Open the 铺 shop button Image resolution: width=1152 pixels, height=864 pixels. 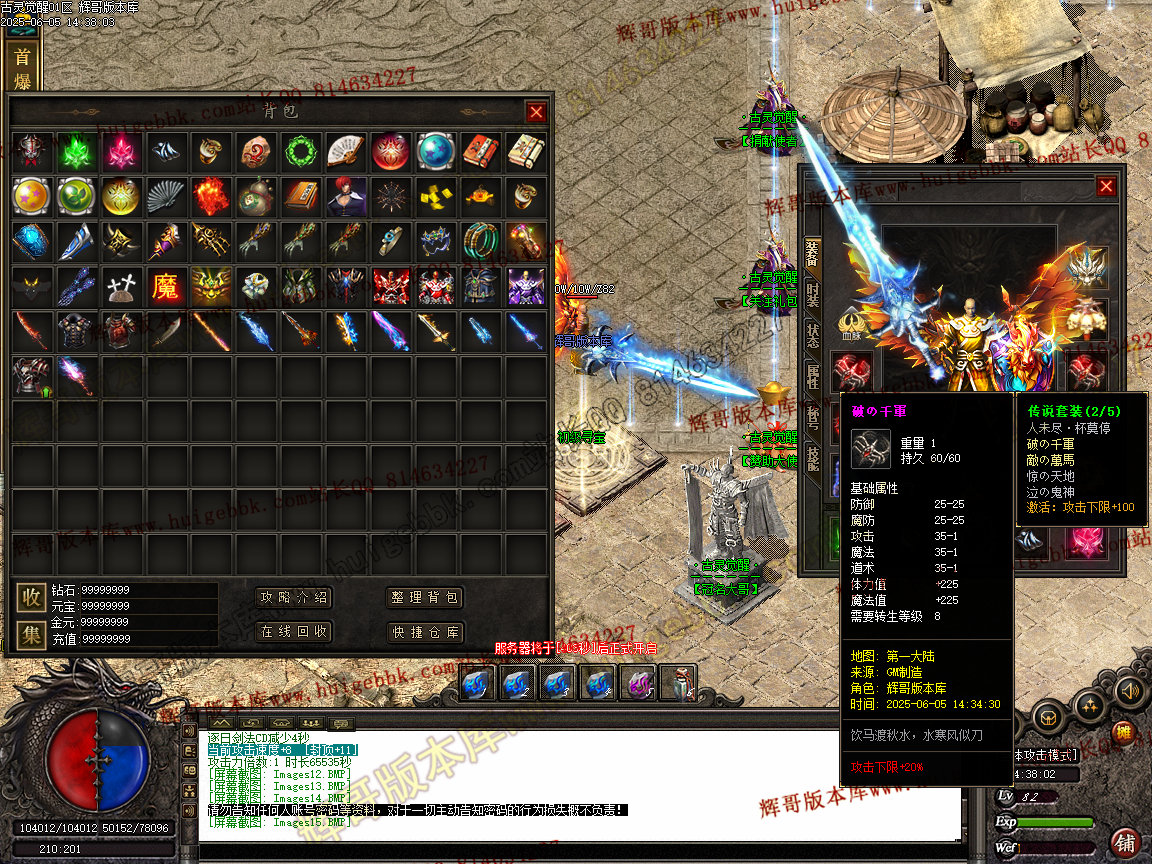point(1125,841)
